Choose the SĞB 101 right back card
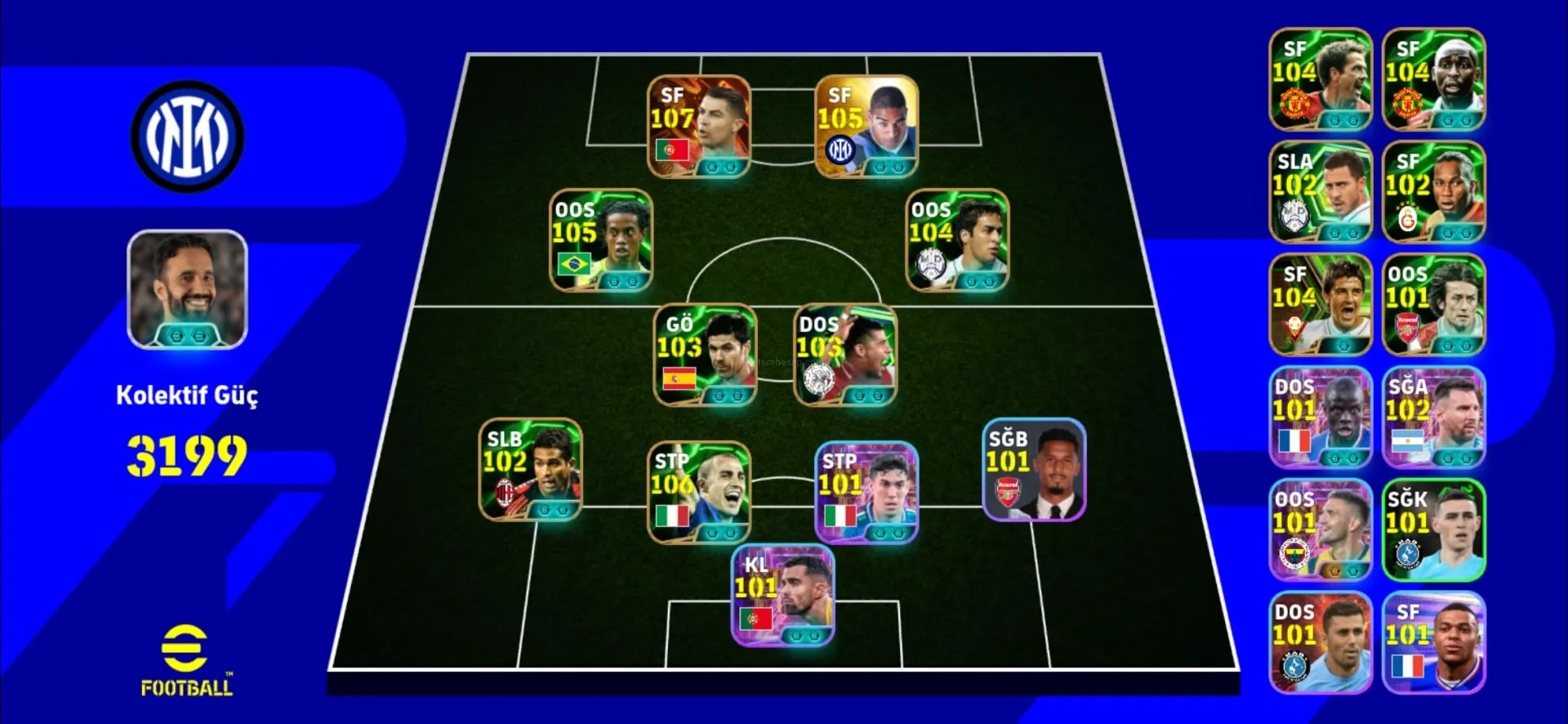 coord(1034,469)
